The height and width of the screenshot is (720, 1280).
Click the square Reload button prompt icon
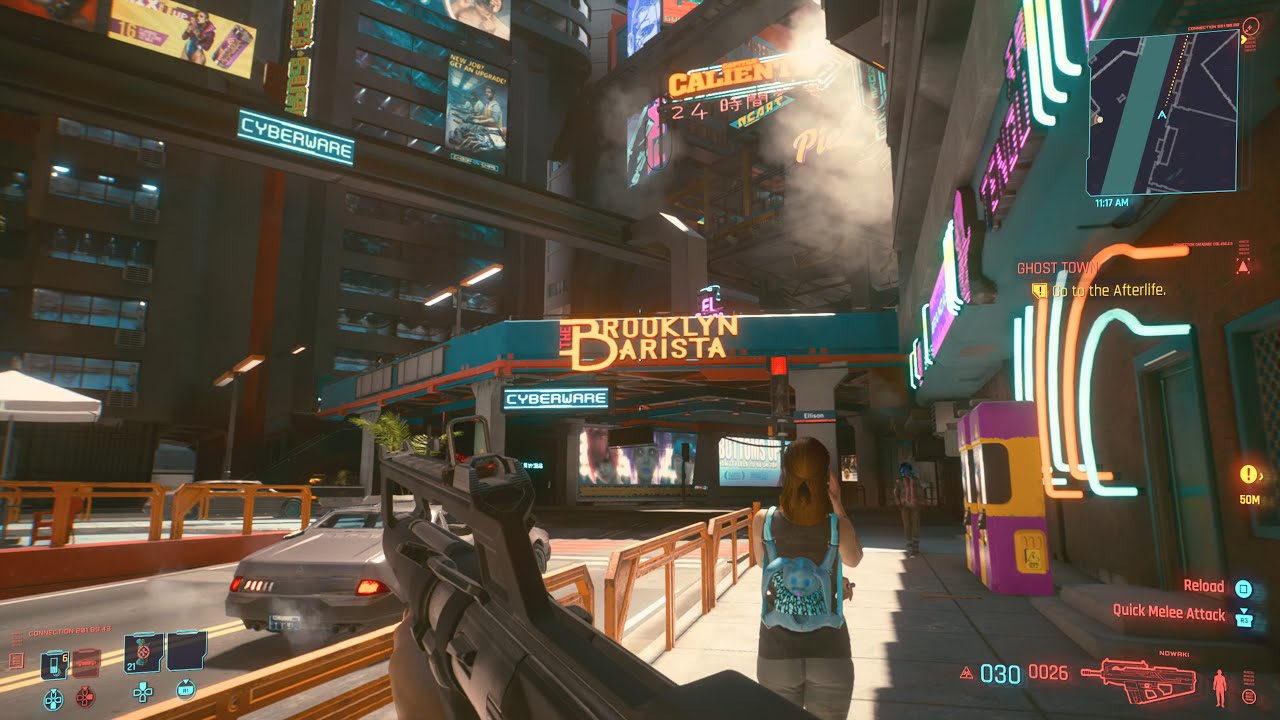click(x=1243, y=588)
